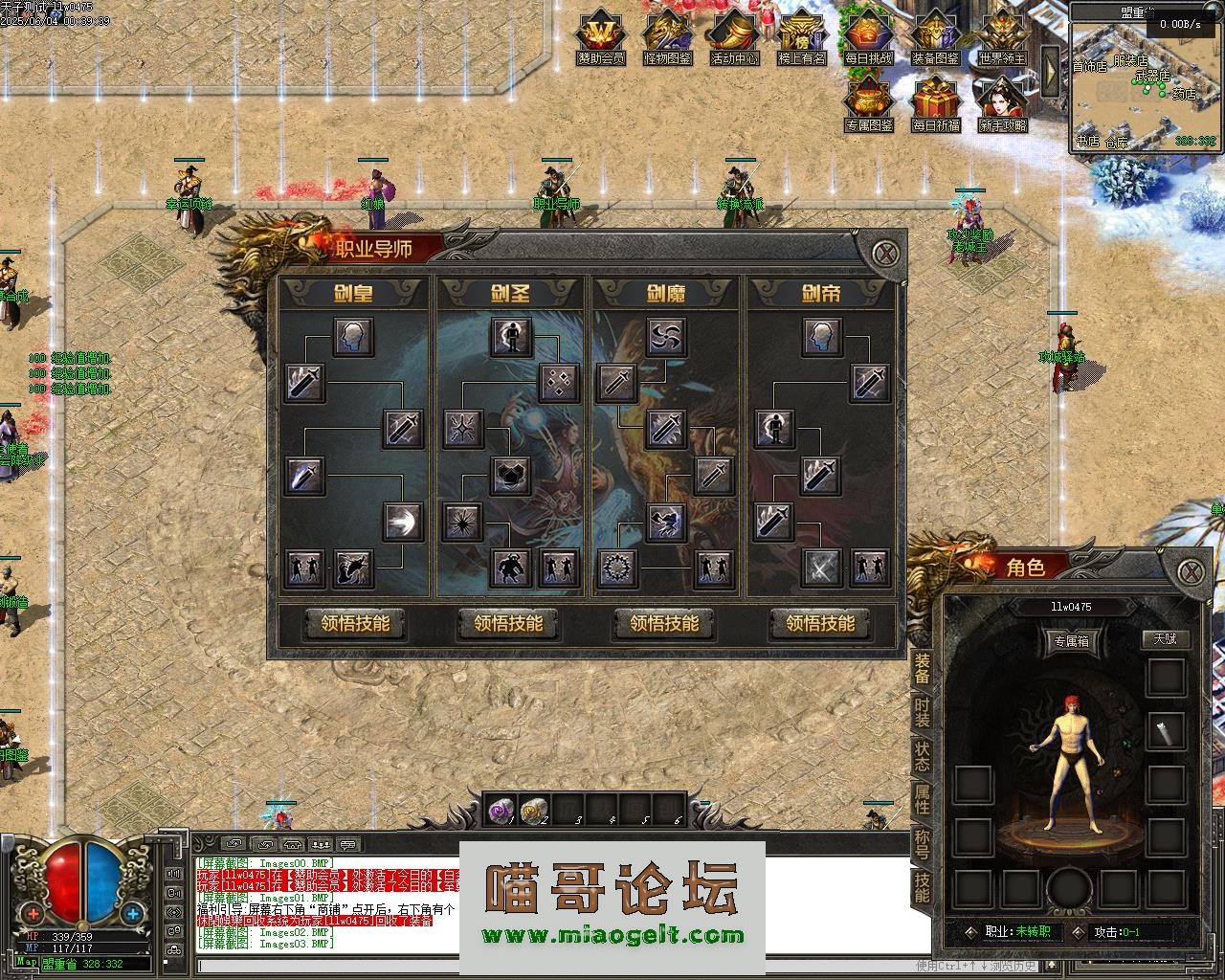Close the 角色 character panel
1225x980 pixels.
[x=1190, y=571]
